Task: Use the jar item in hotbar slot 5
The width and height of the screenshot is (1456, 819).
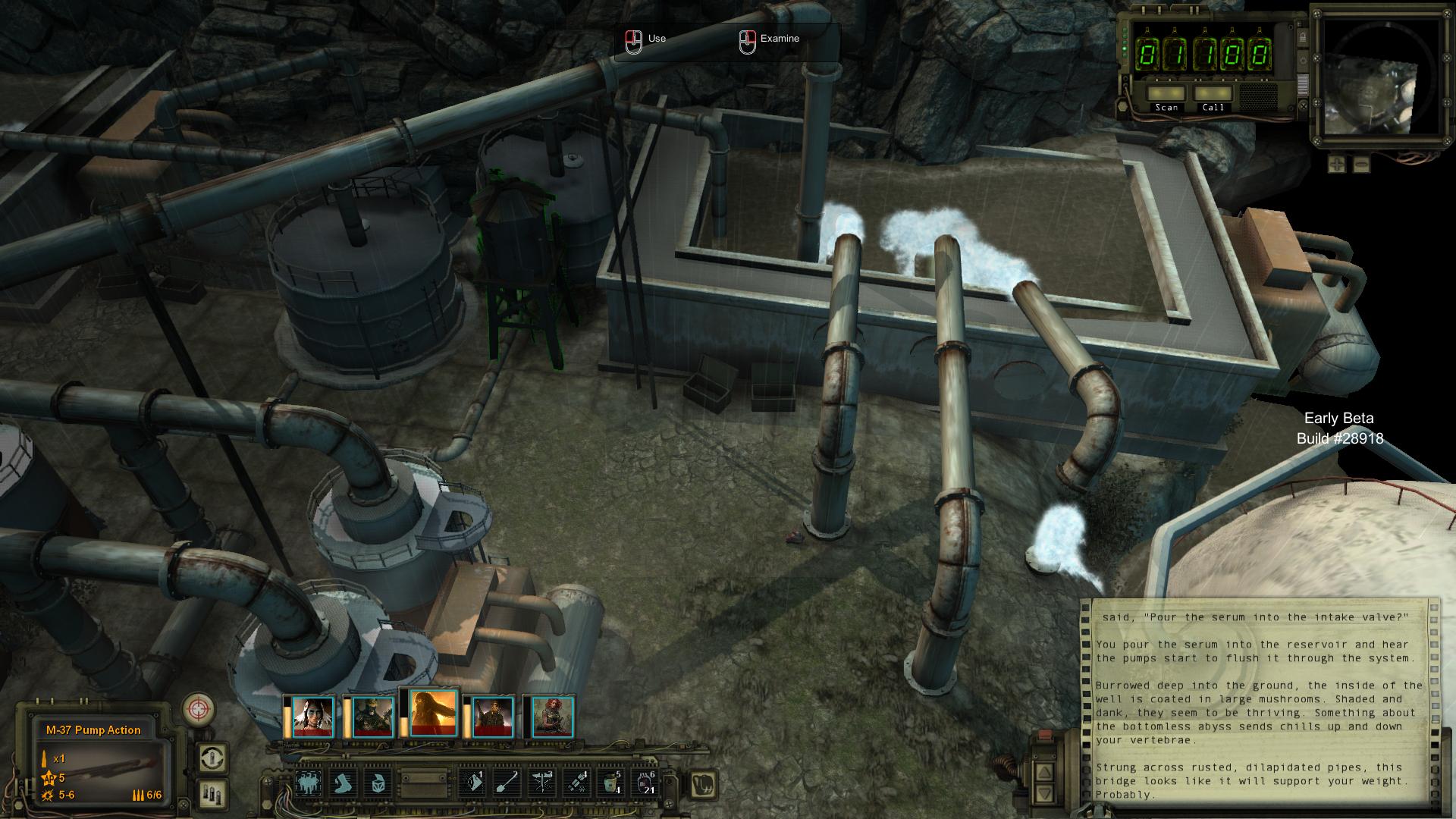Action: [x=611, y=783]
